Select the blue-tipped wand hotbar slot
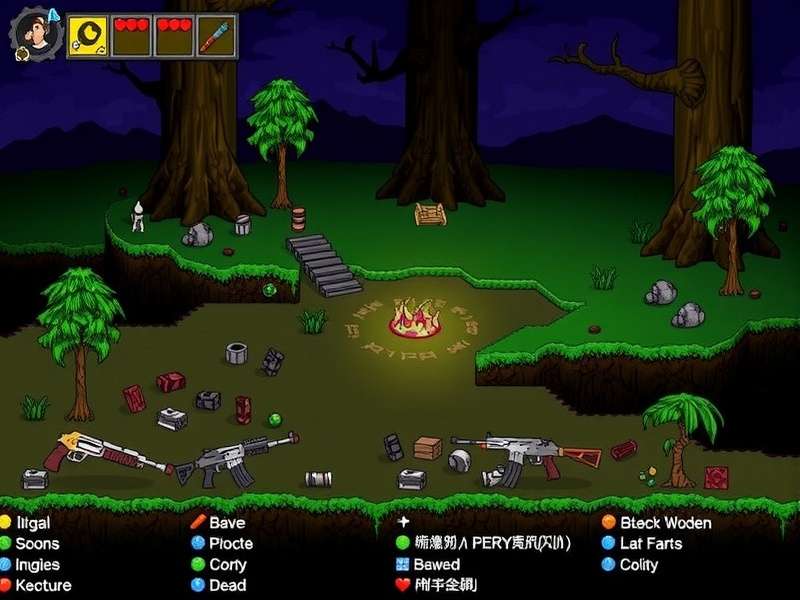 pyautogui.click(x=215, y=37)
